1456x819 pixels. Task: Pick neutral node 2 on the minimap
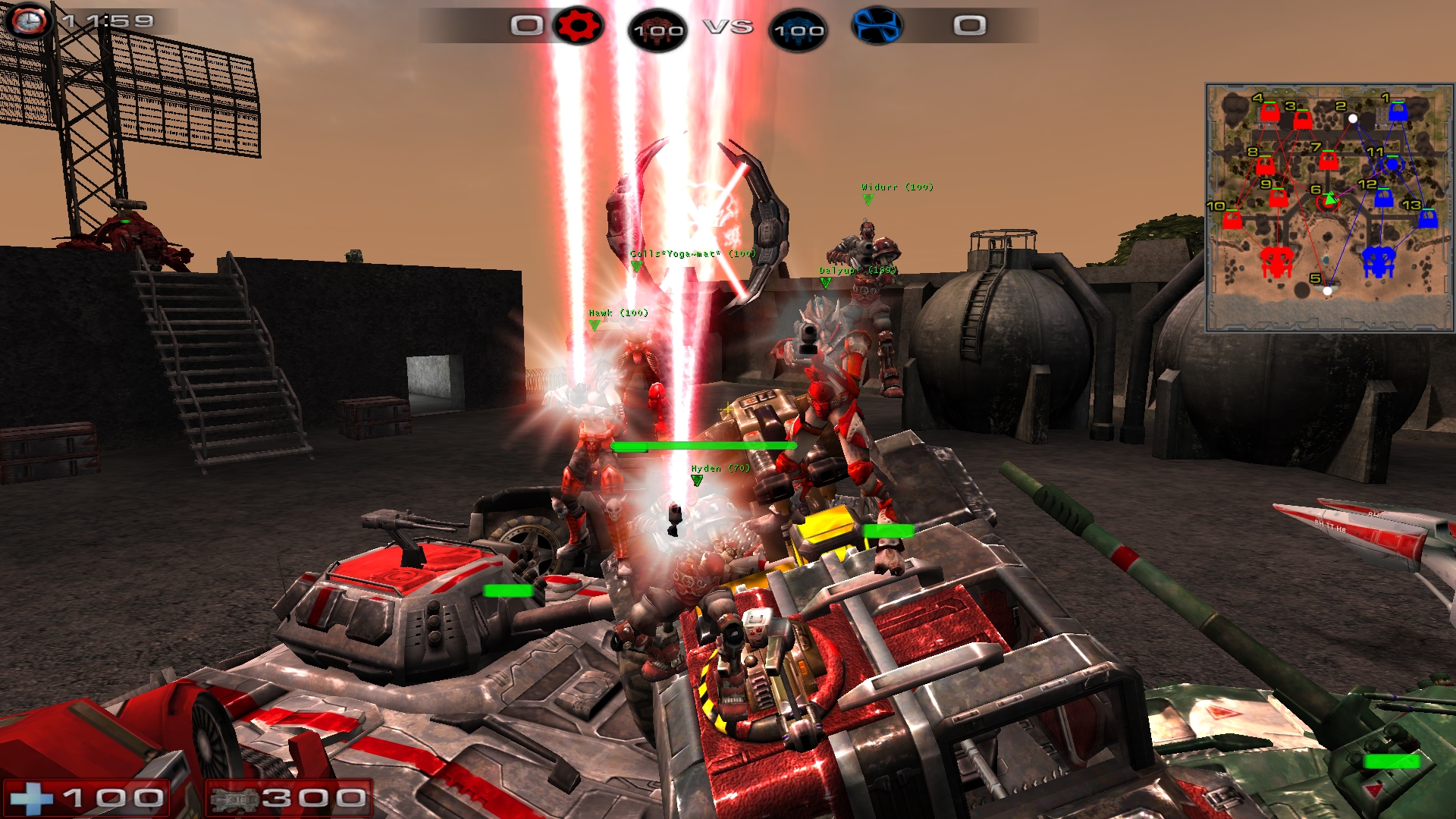pos(1353,118)
